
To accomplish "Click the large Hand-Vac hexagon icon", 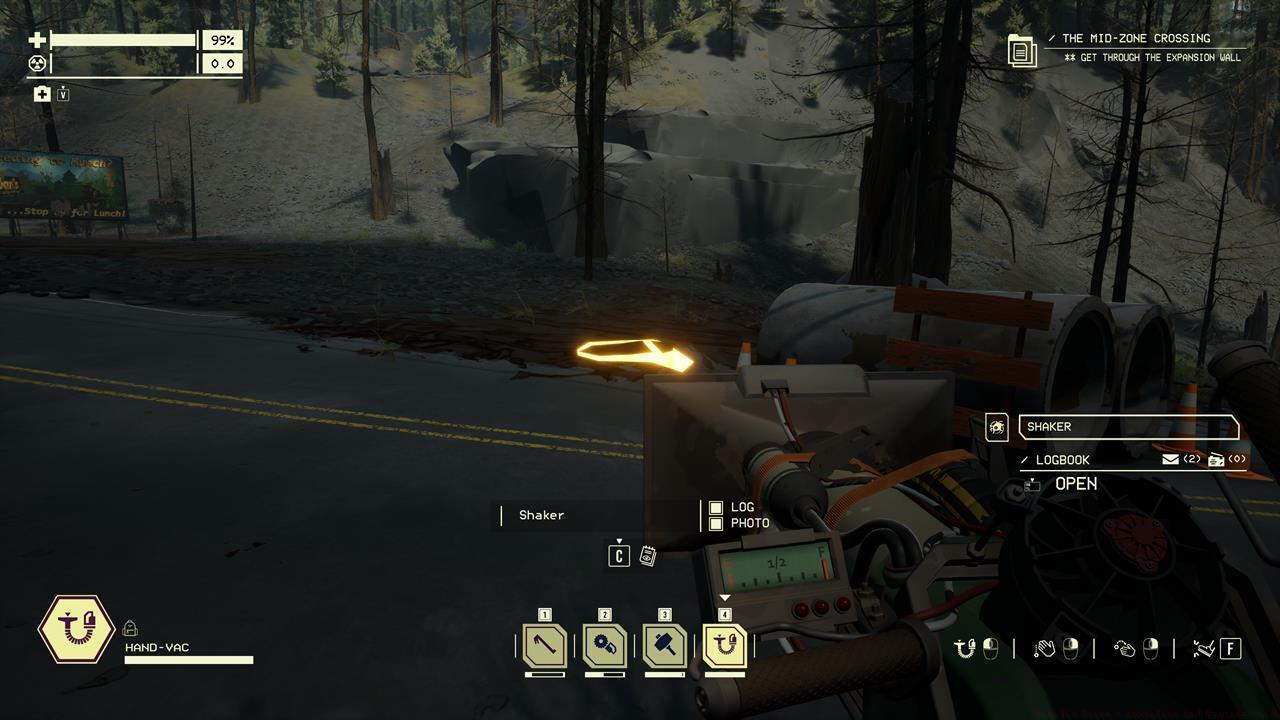I will tap(76, 630).
